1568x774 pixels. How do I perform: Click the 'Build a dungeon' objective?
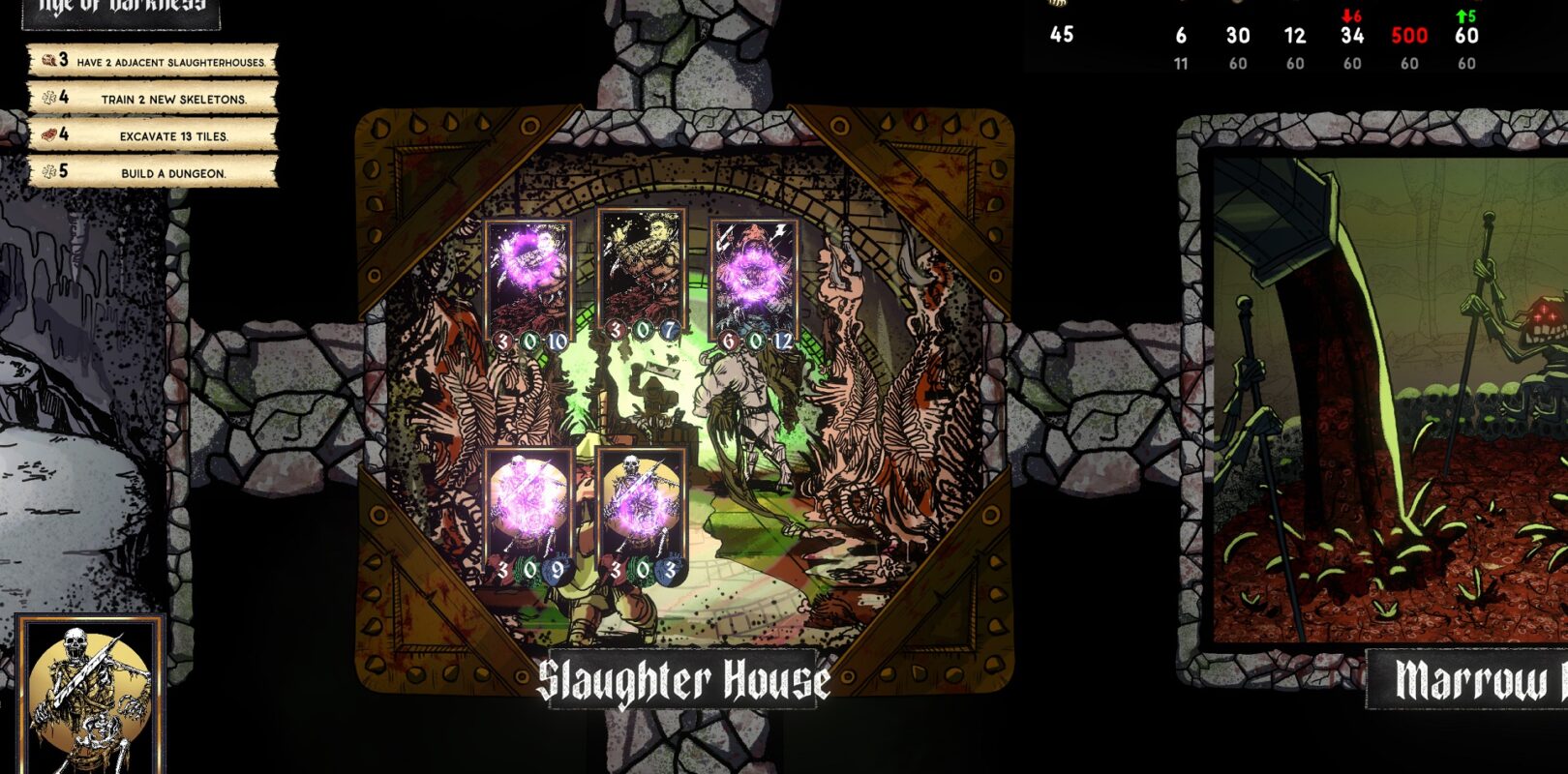tap(153, 172)
